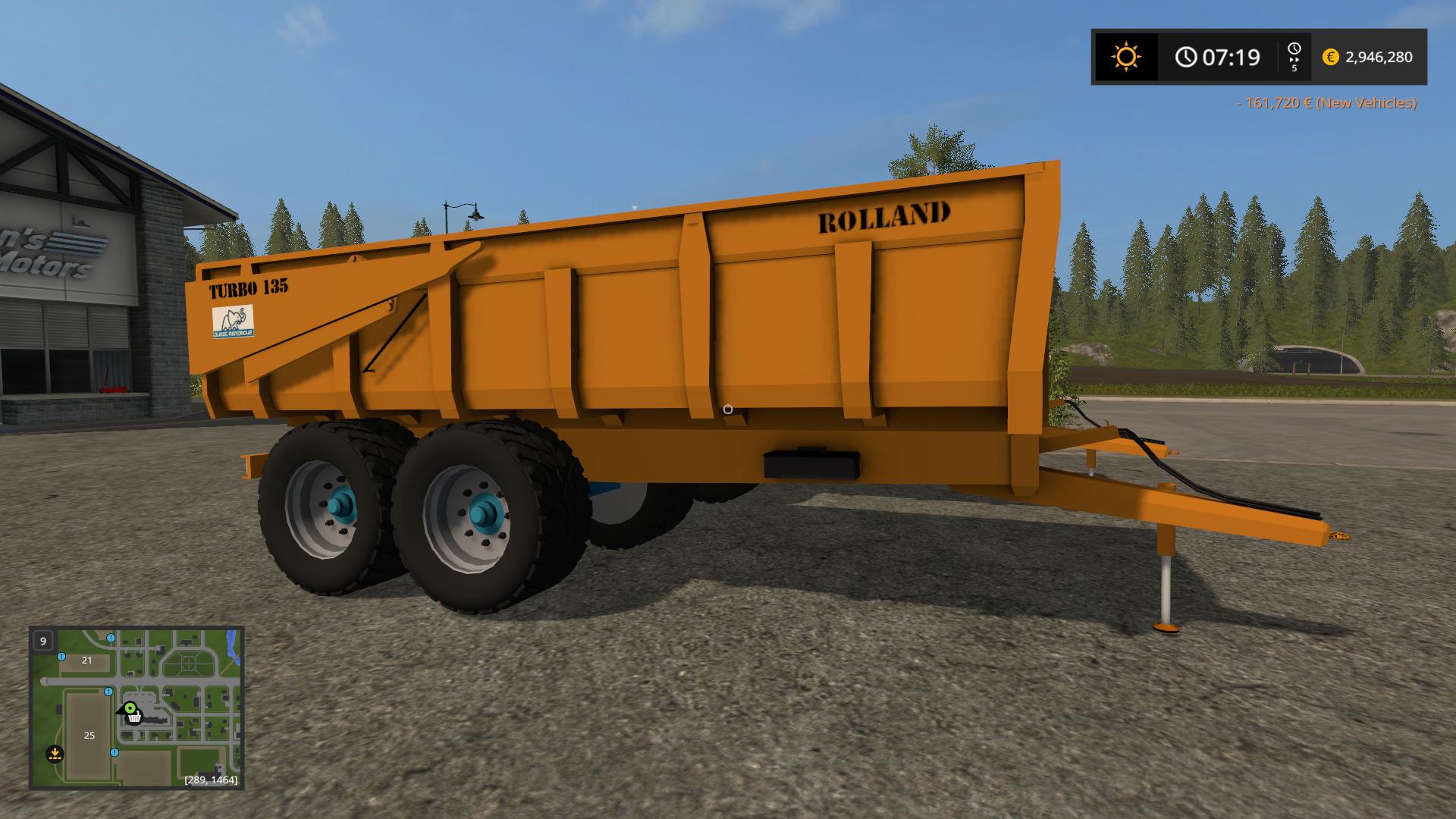1456x819 pixels.
Task: Click field 21 on the minimap
Action: [86, 661]
